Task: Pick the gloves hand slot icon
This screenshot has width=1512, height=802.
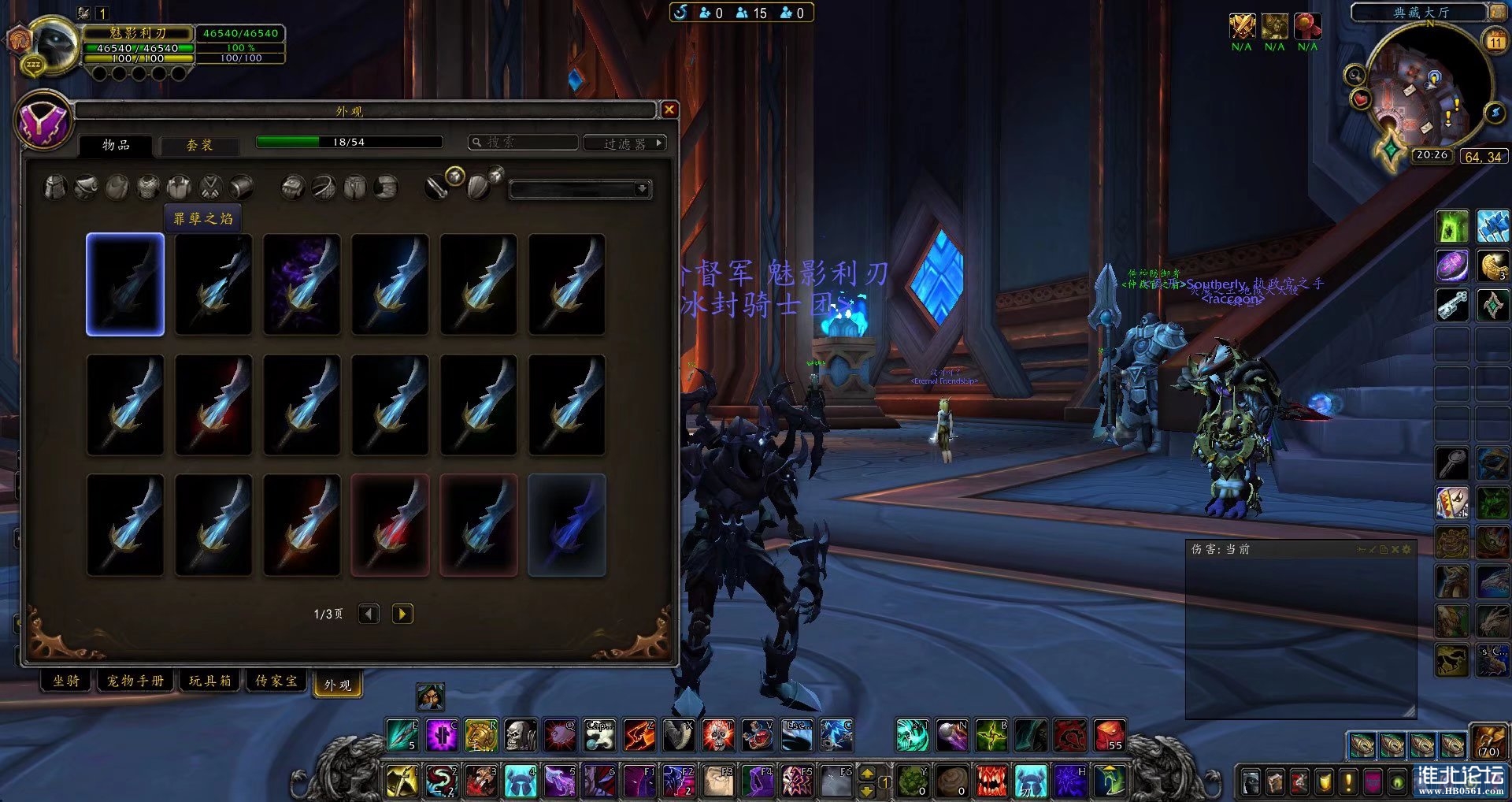Action: coord(292,188)
